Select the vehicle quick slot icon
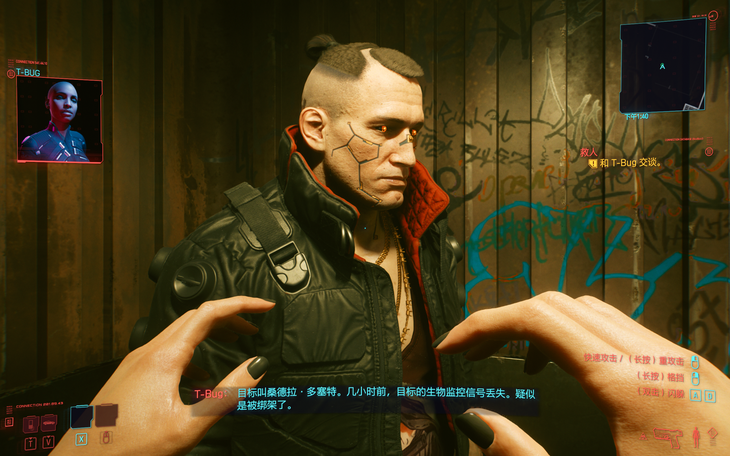730x456 pixels. pos(49,422)
